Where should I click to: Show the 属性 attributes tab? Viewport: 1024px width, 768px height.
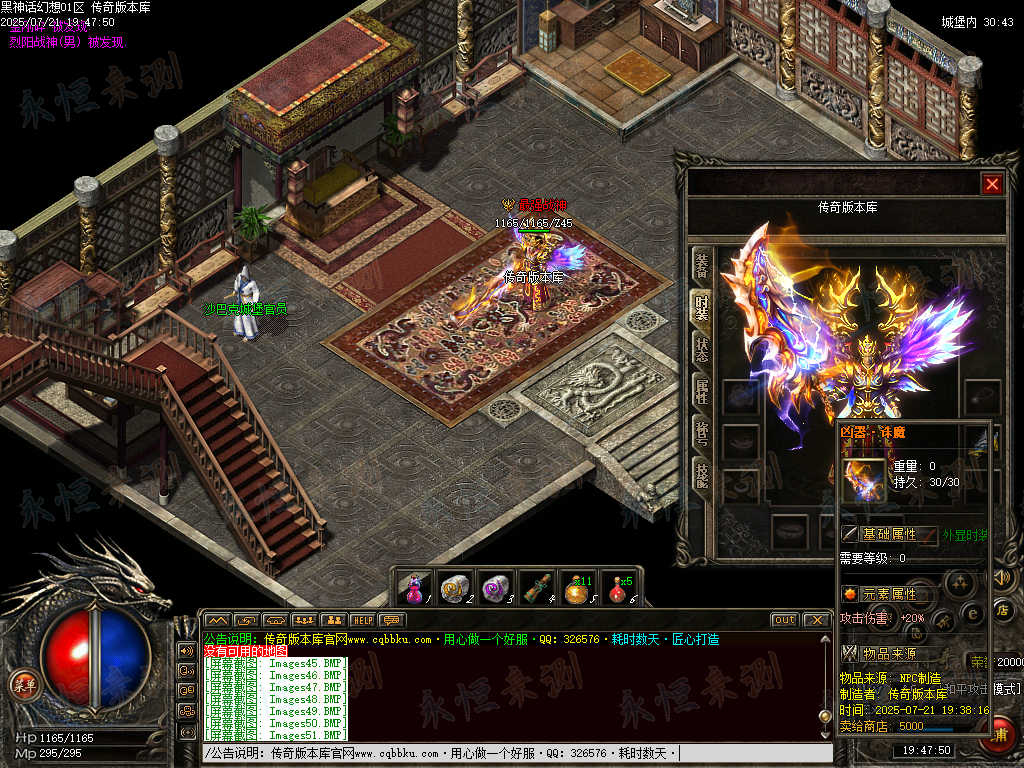[702, 392]
